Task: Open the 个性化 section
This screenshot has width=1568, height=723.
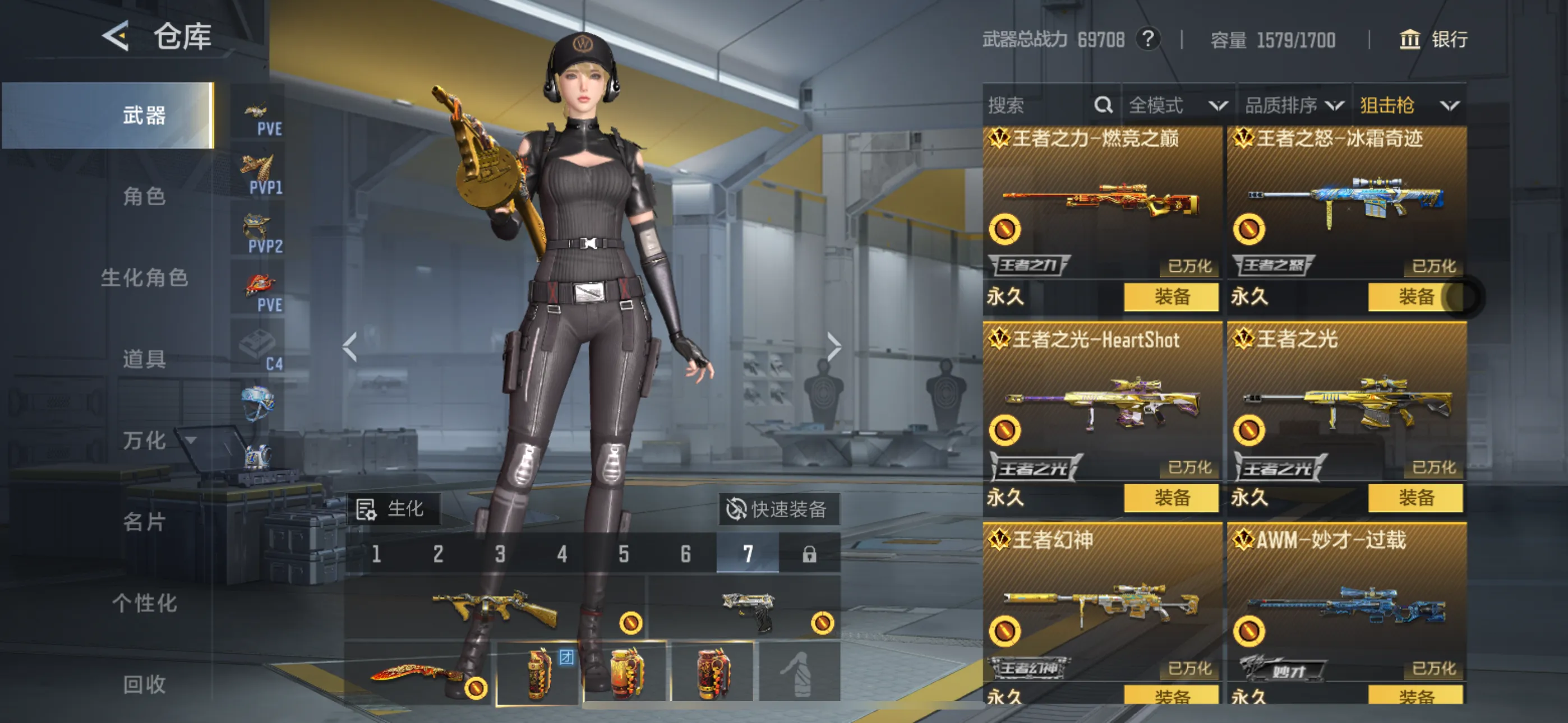Action: tap(144, 603)
